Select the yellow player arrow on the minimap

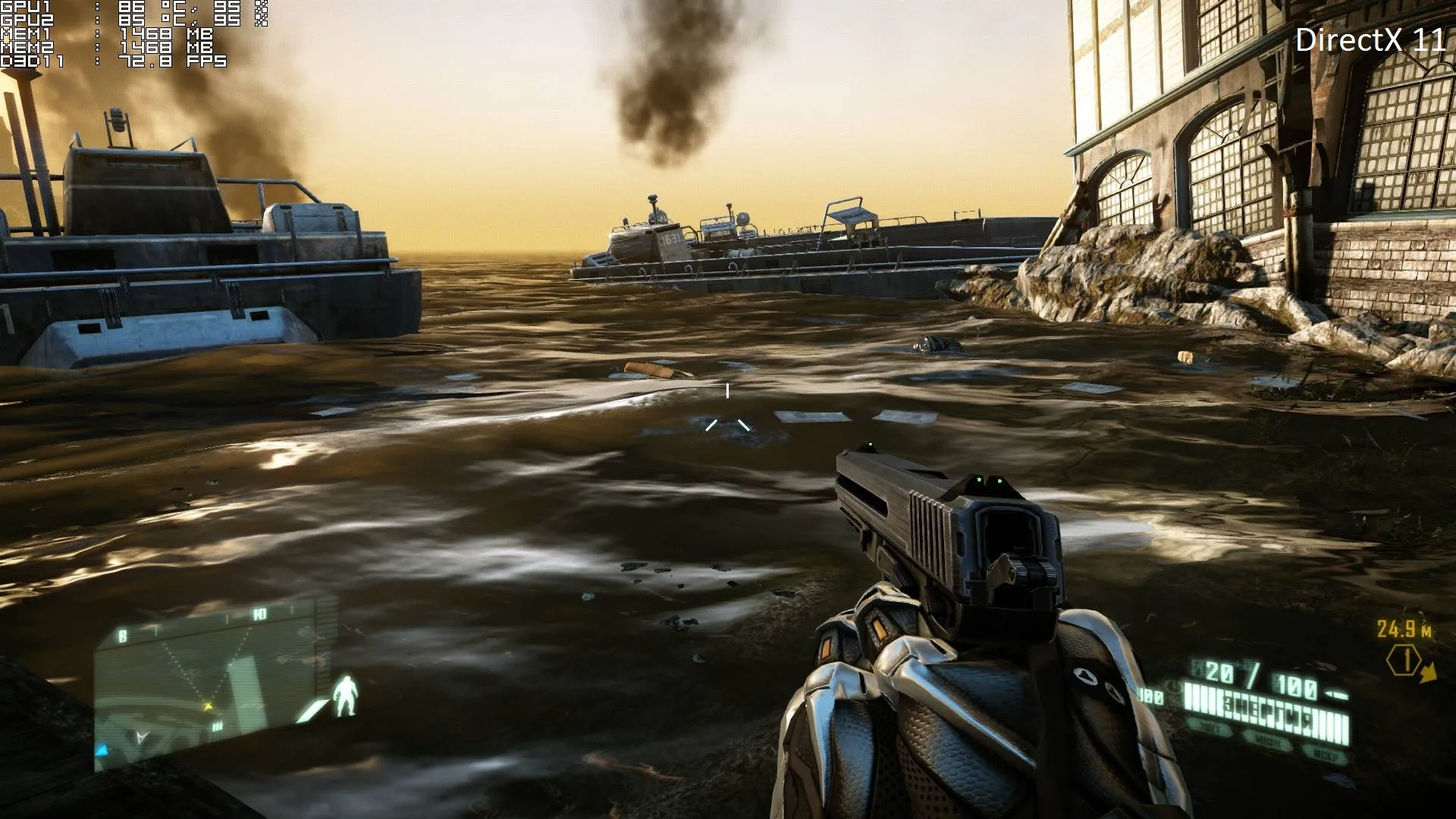tap(208, 706)
